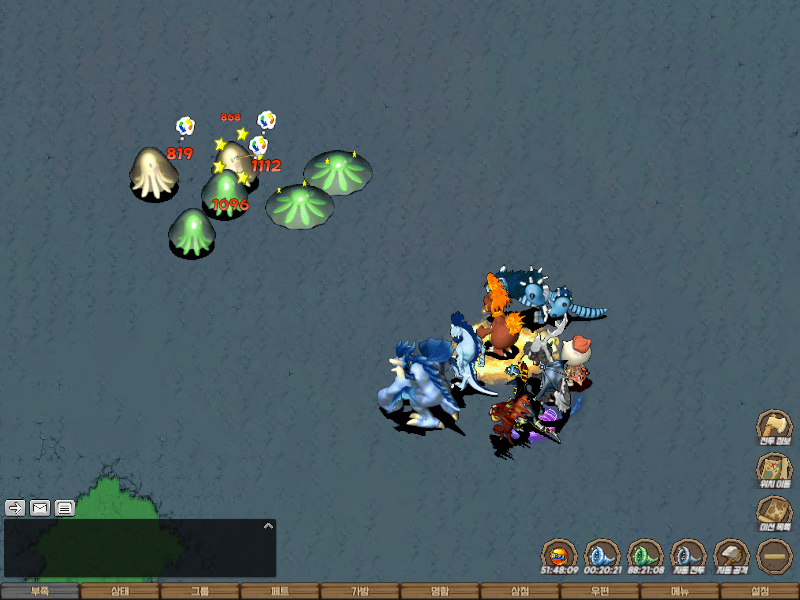
Task: Open the 우편 (mail) menu
Action: (600, 591)
